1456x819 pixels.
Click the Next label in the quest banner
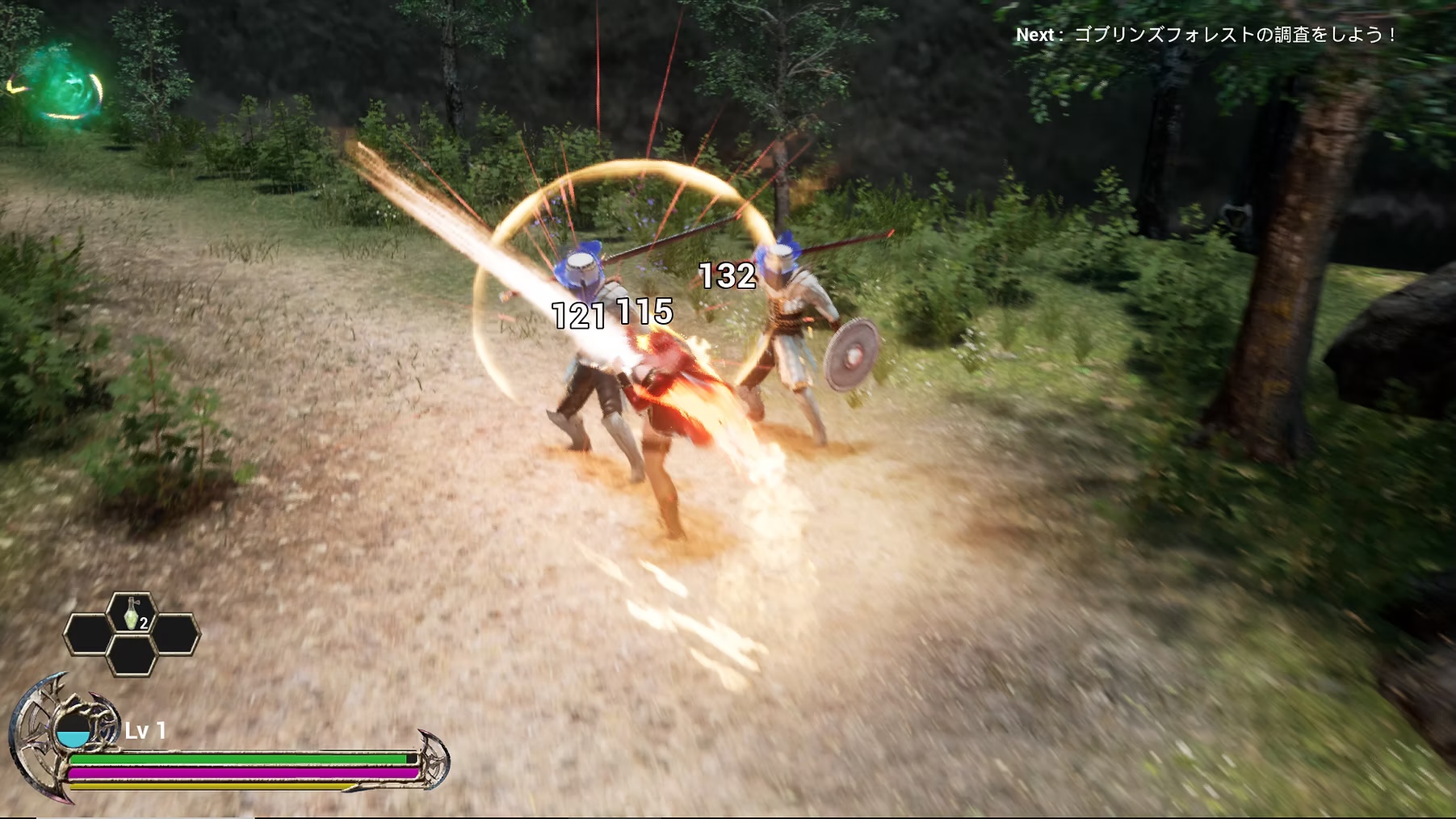[x=1038, y=36]
